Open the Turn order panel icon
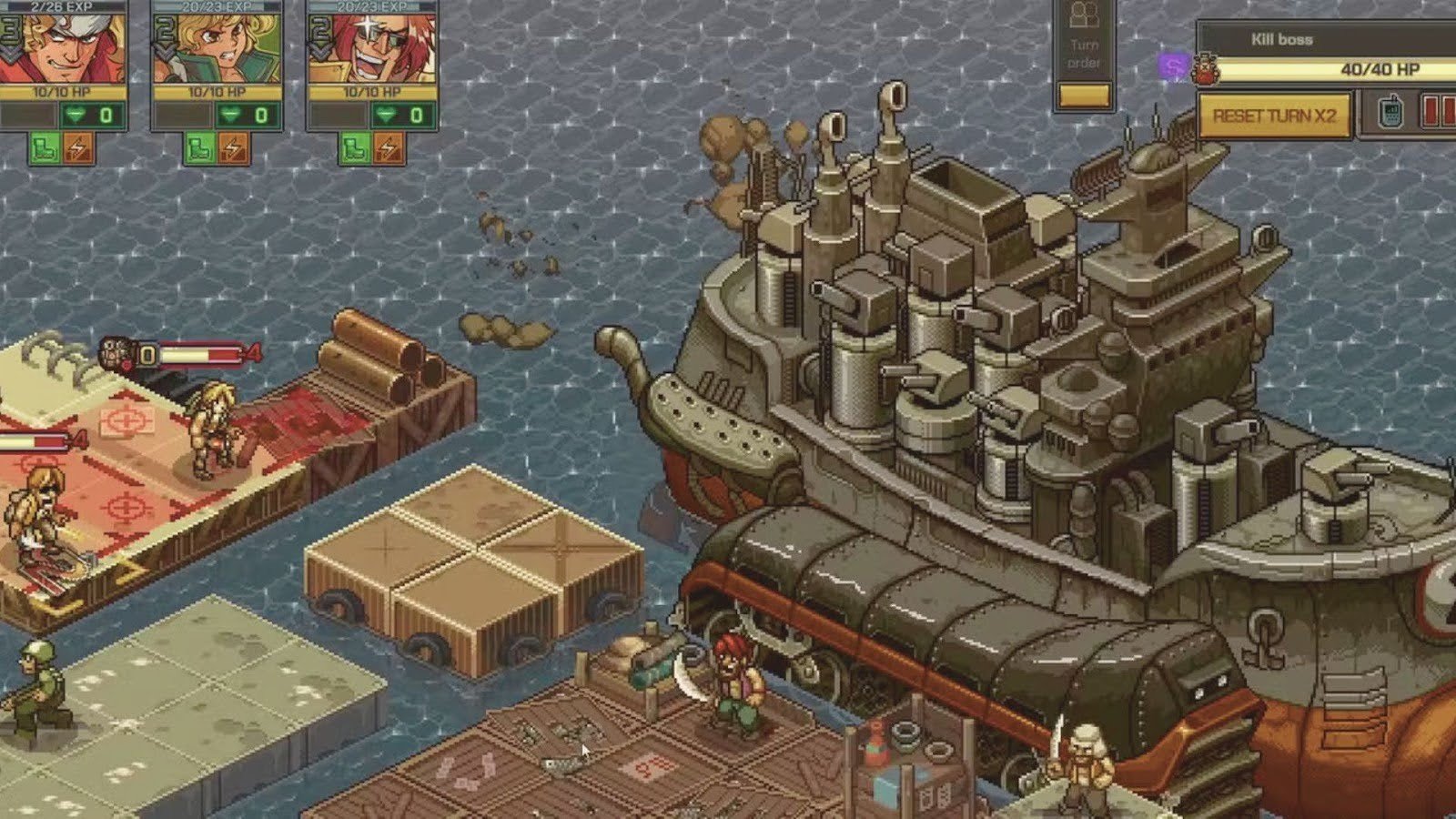1456x819 pixels. pos(1084,18)
